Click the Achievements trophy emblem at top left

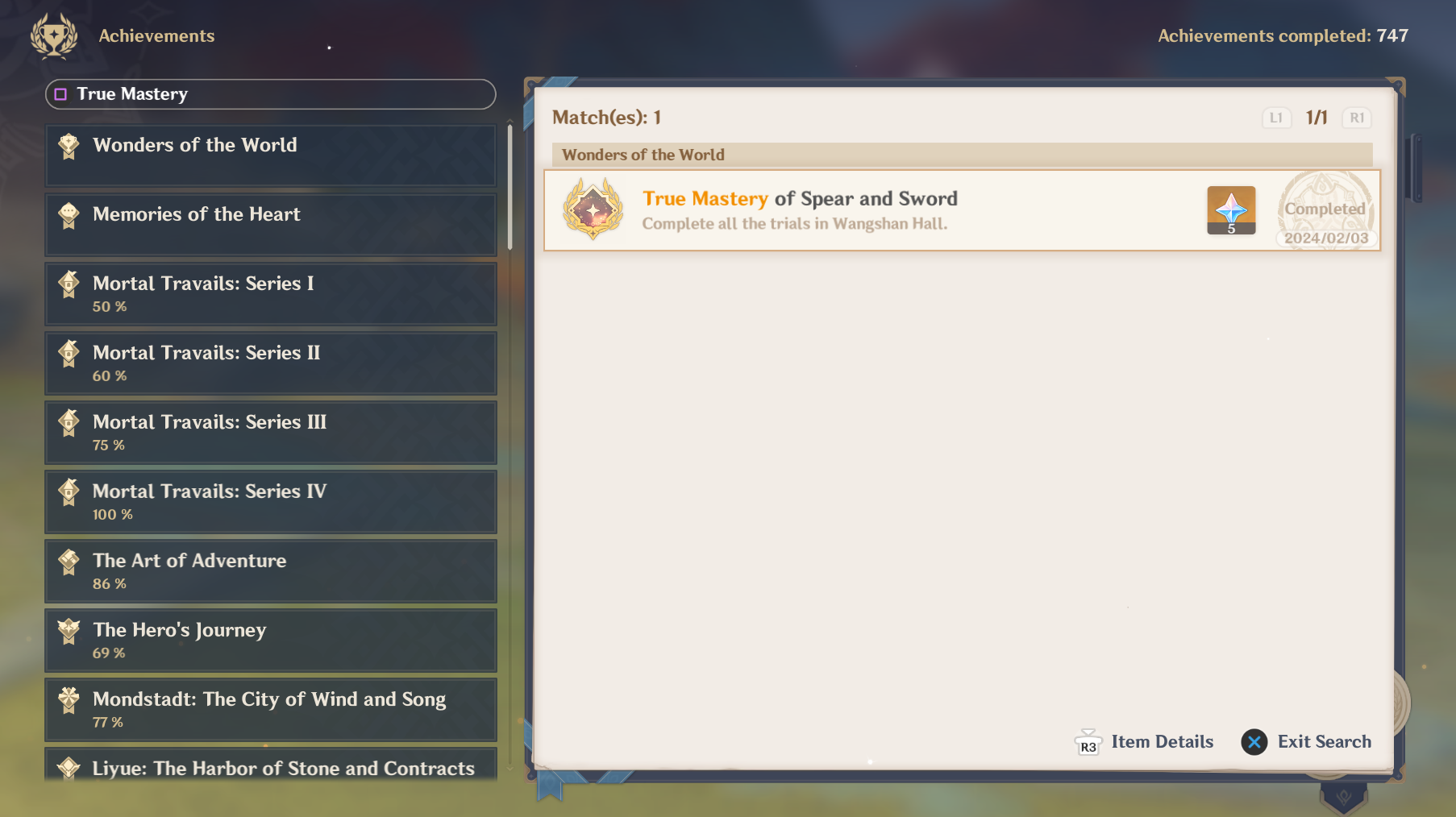point(53,35)
